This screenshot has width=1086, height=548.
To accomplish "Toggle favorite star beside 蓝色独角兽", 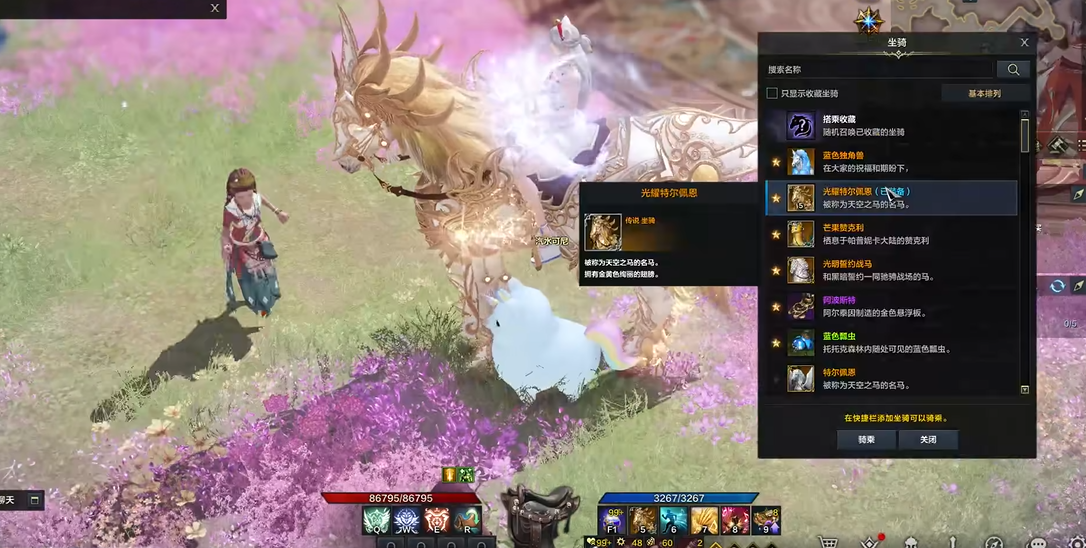I will tap(776, 162).
